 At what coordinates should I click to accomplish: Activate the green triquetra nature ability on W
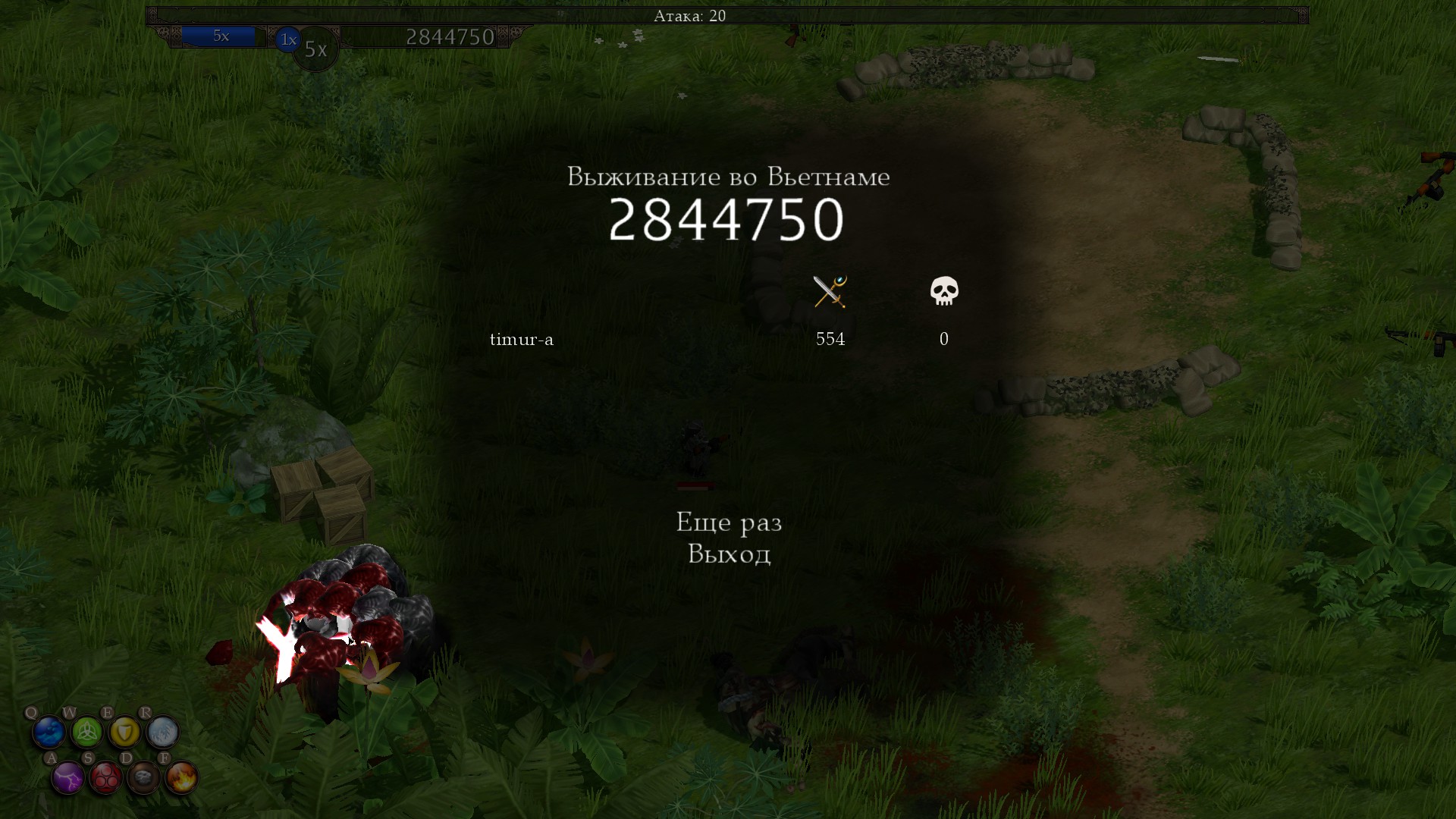(x=87, y=732)
